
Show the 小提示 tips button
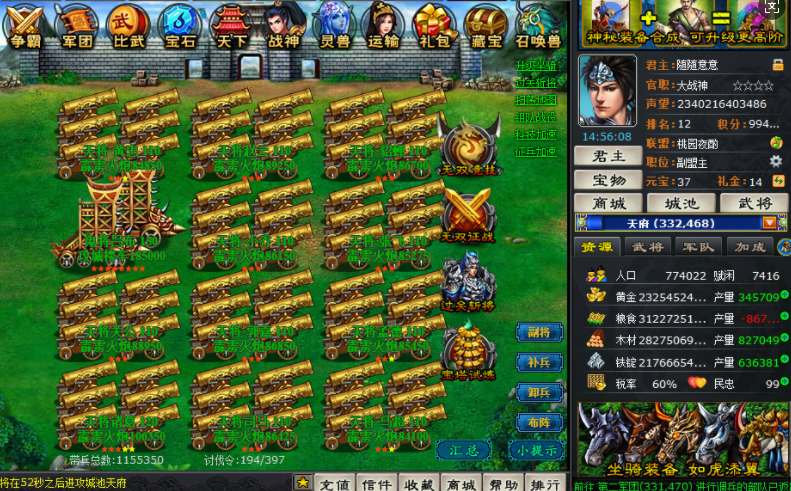coord(537,450)
